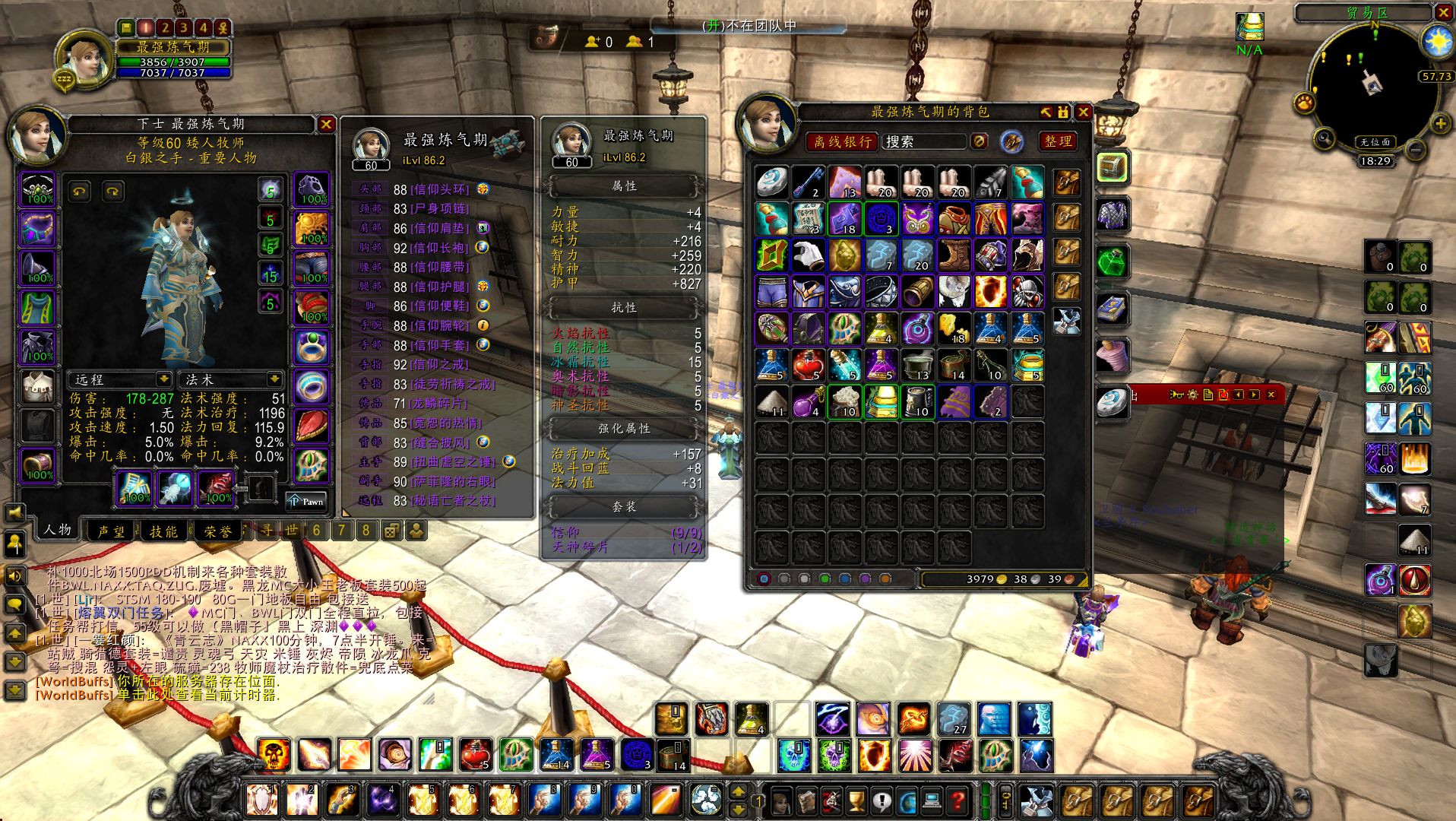Type in the bag 搜索 search box

923,141
